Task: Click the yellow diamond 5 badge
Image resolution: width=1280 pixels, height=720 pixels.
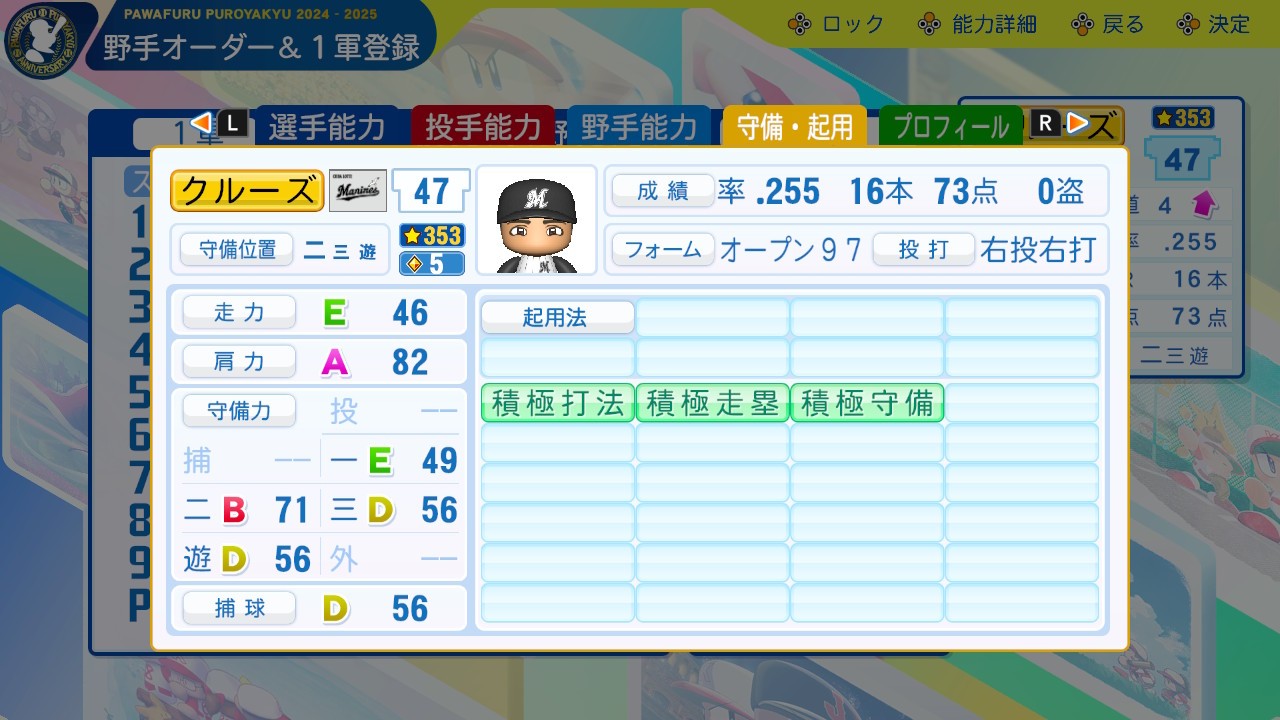Action: click(430, 262)
